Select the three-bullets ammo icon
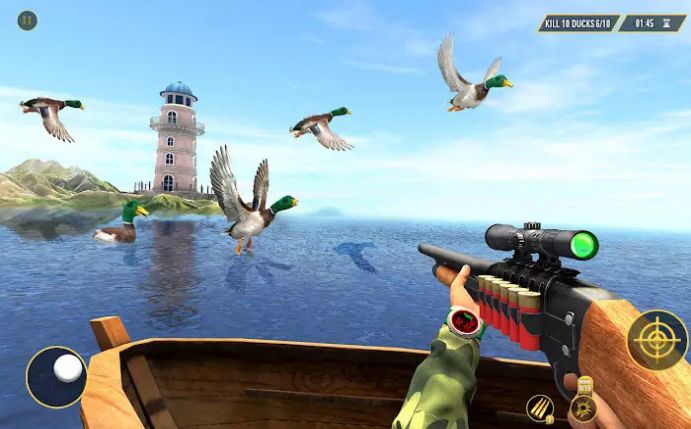Image resolution: width=691 pixels, height=429 pixels. 540,408
